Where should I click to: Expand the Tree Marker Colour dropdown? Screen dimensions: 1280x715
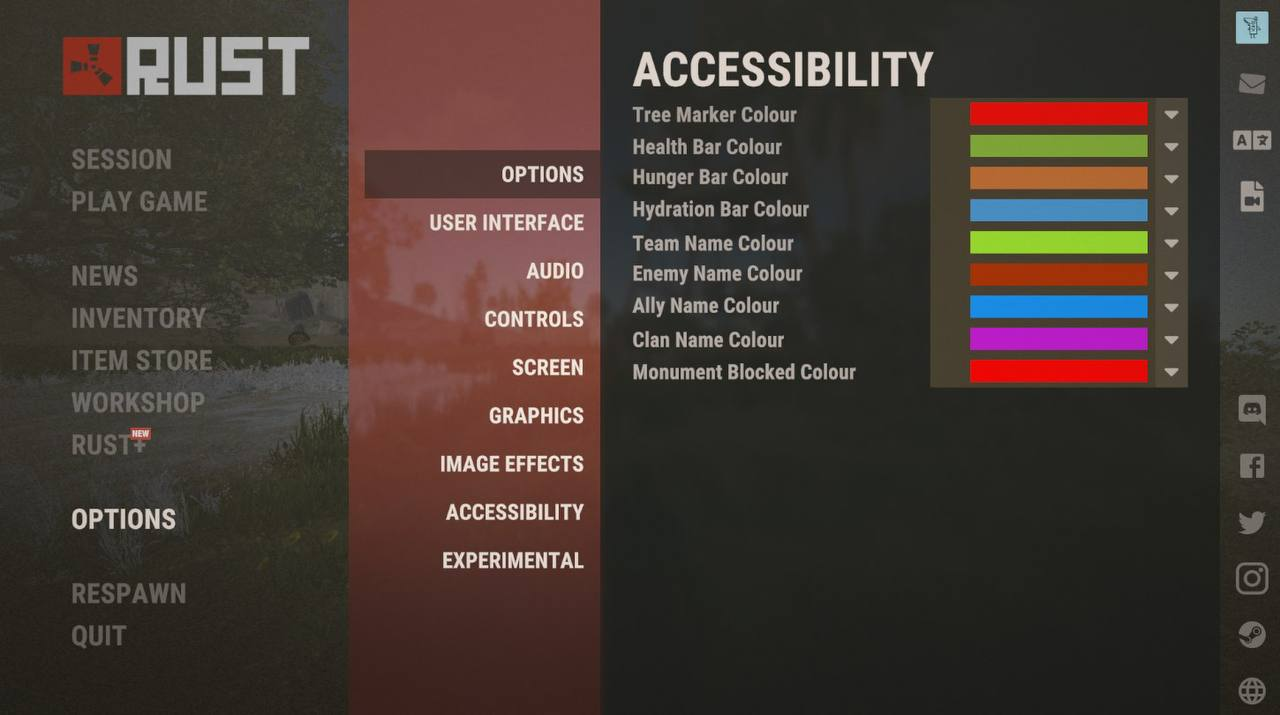1171,114
